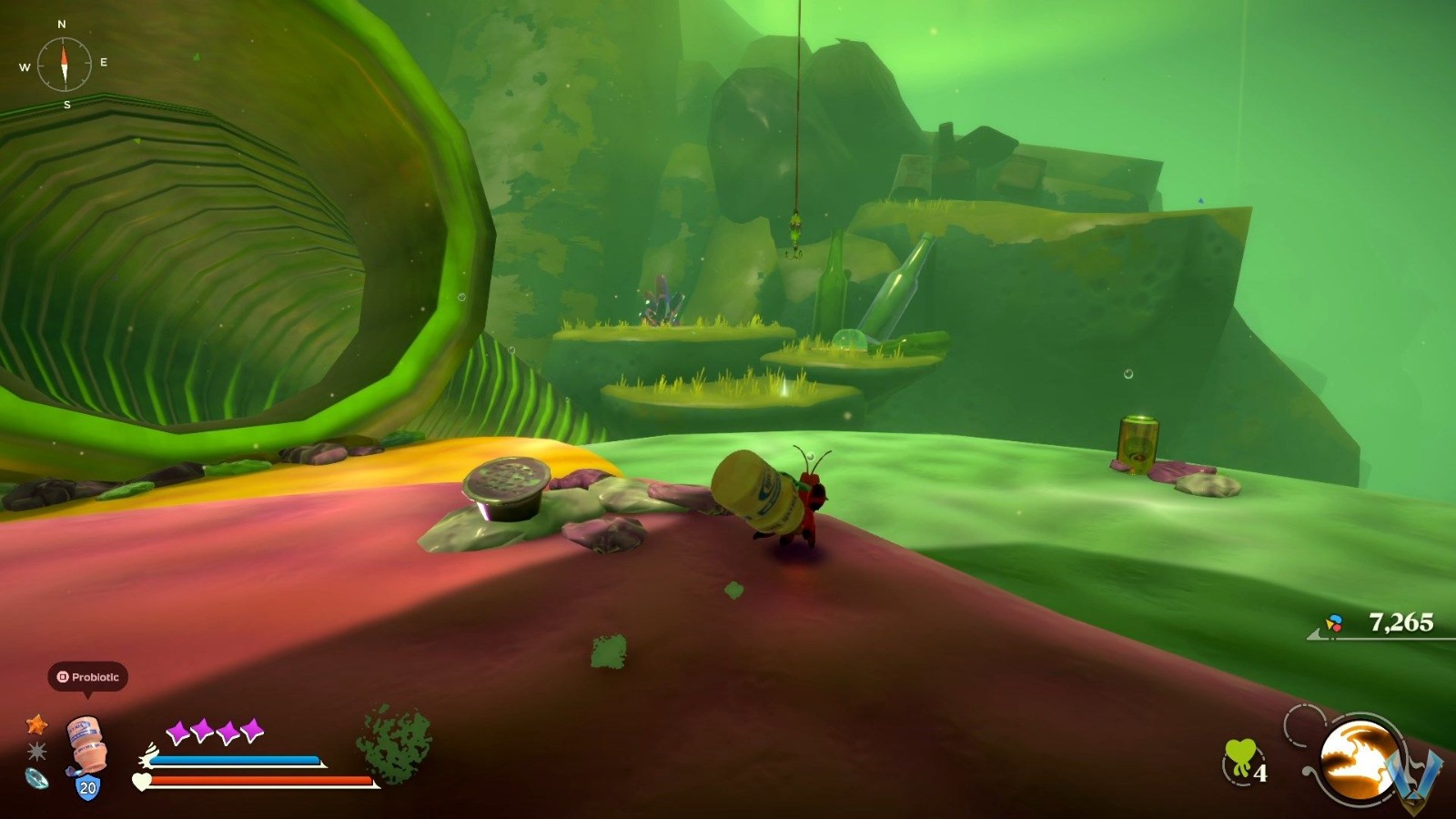1456x819 pixels.
Task: Click the white wing flourish on the stamina bar
Action: (148, 753)
